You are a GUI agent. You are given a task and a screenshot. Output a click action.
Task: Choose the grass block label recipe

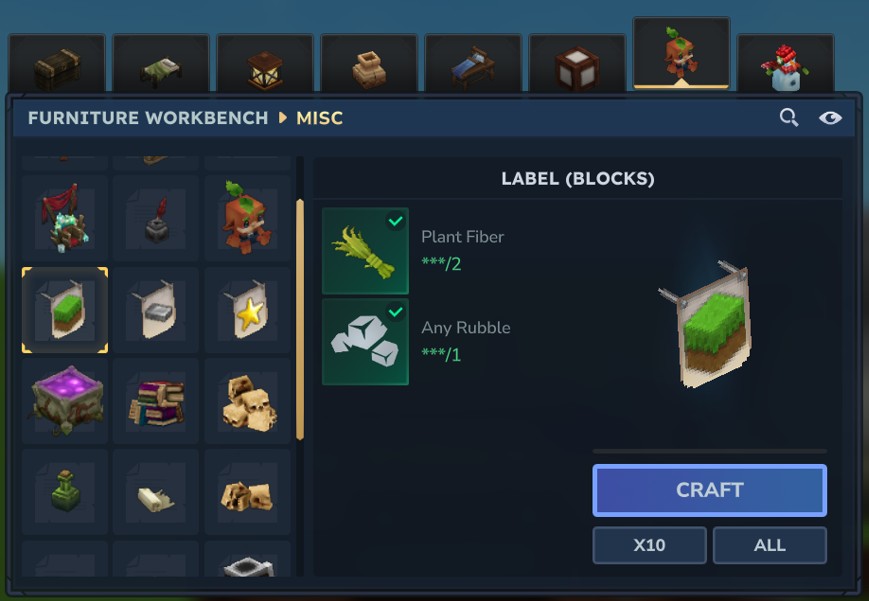pos(65,310)
